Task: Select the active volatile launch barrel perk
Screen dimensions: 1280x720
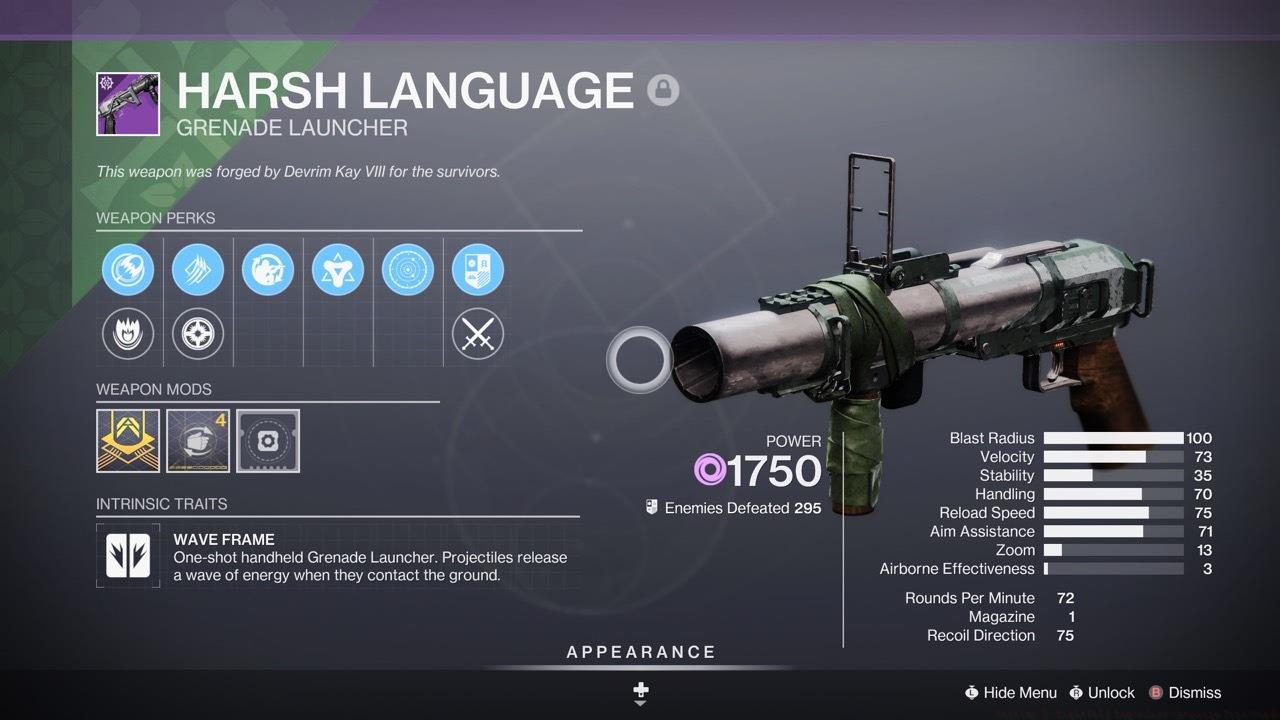Action: coord(128,269)
